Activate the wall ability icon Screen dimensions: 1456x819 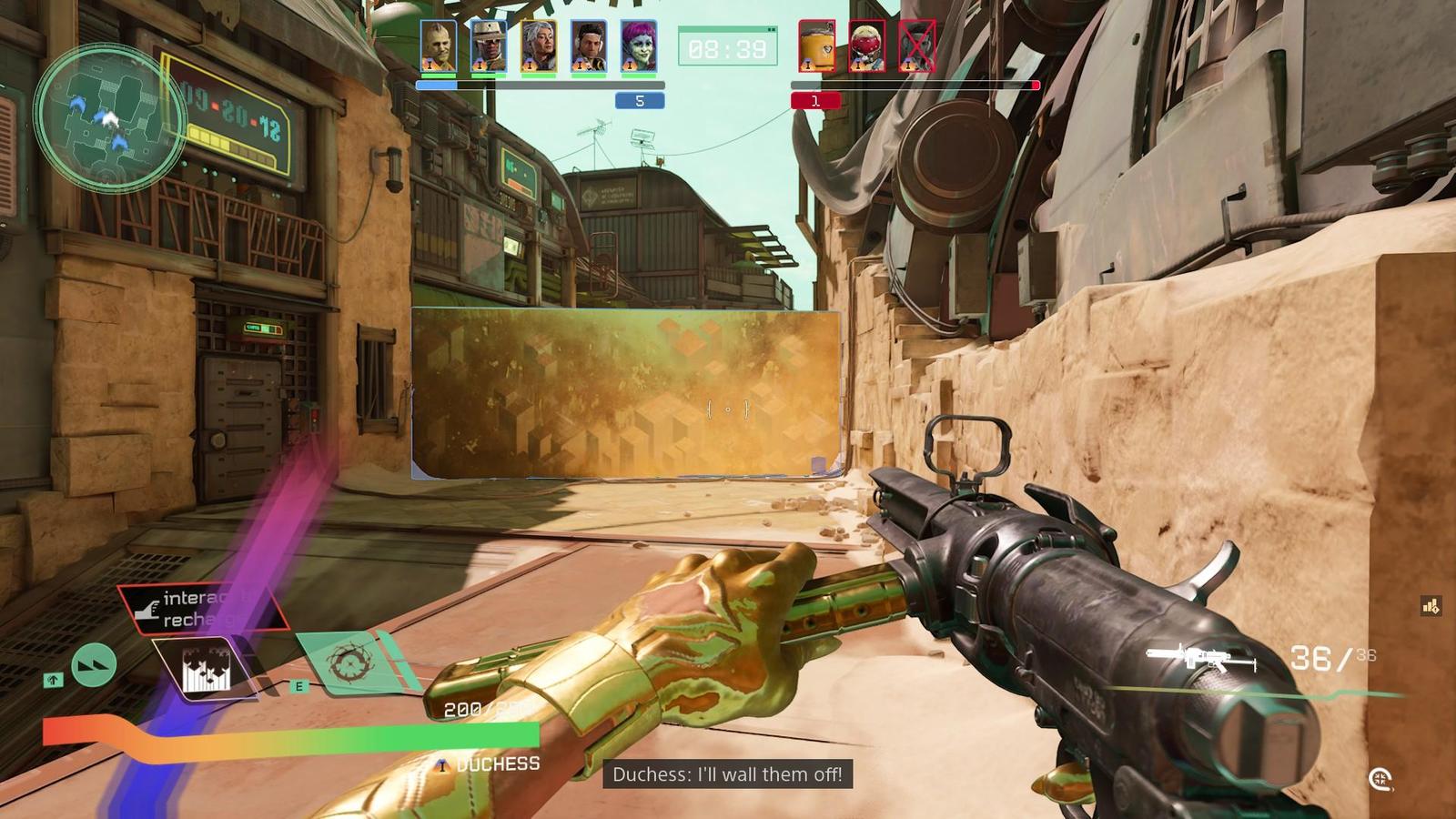pos(205,671)
